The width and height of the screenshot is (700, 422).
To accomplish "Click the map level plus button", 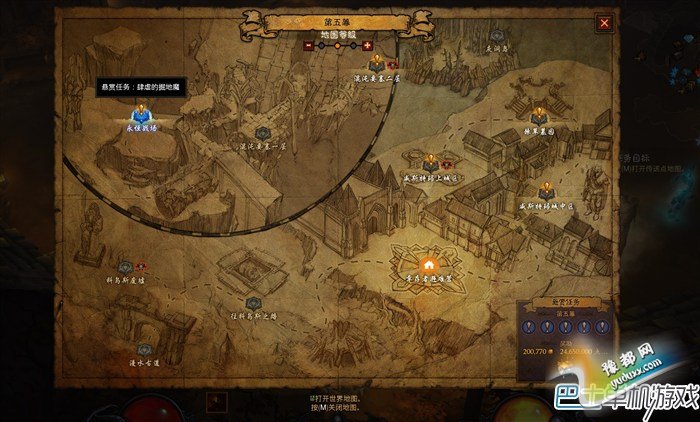I will tap(367, 45).
